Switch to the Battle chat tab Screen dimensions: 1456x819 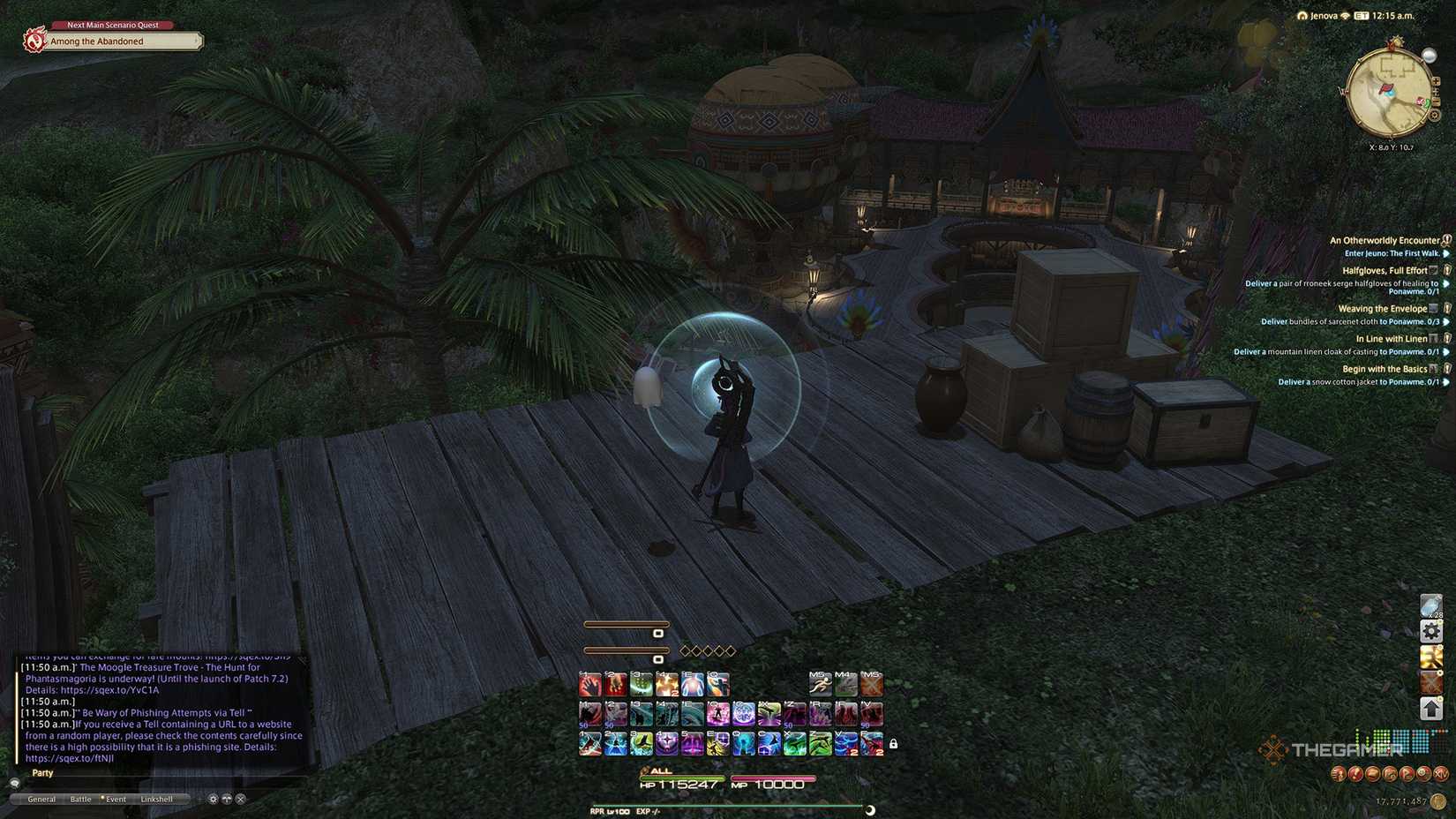pyautogui.click(x=81, y=799)
